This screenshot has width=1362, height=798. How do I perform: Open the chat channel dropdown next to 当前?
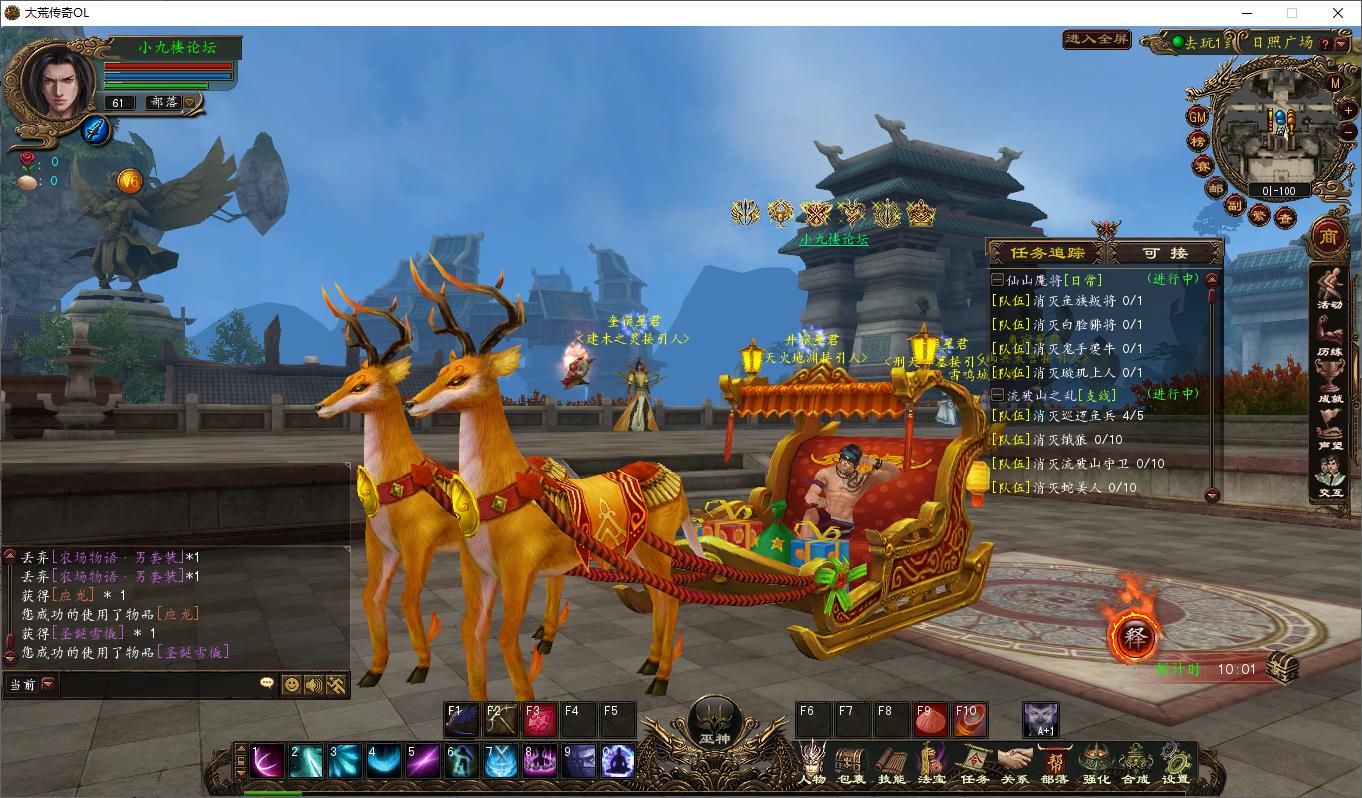tap(48, 685)
